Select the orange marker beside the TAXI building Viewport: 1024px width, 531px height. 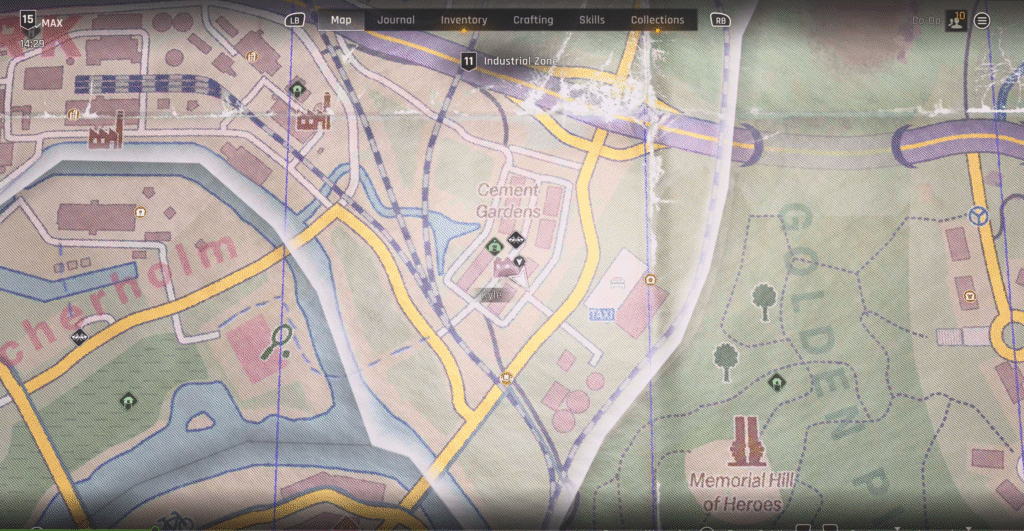click(x=651, y=280)
